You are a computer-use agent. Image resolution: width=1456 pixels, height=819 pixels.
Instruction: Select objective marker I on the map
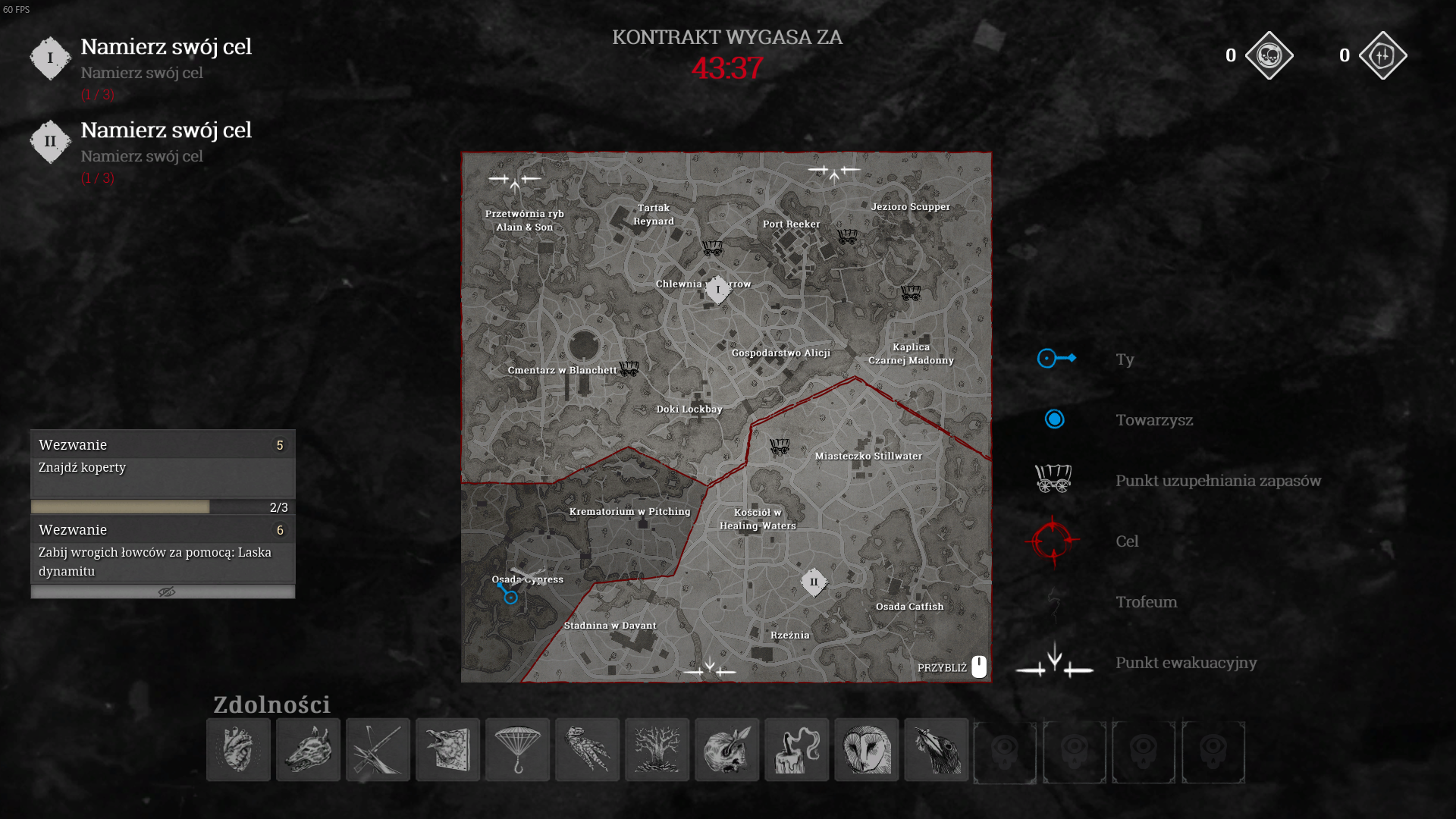tap(717, 290)
